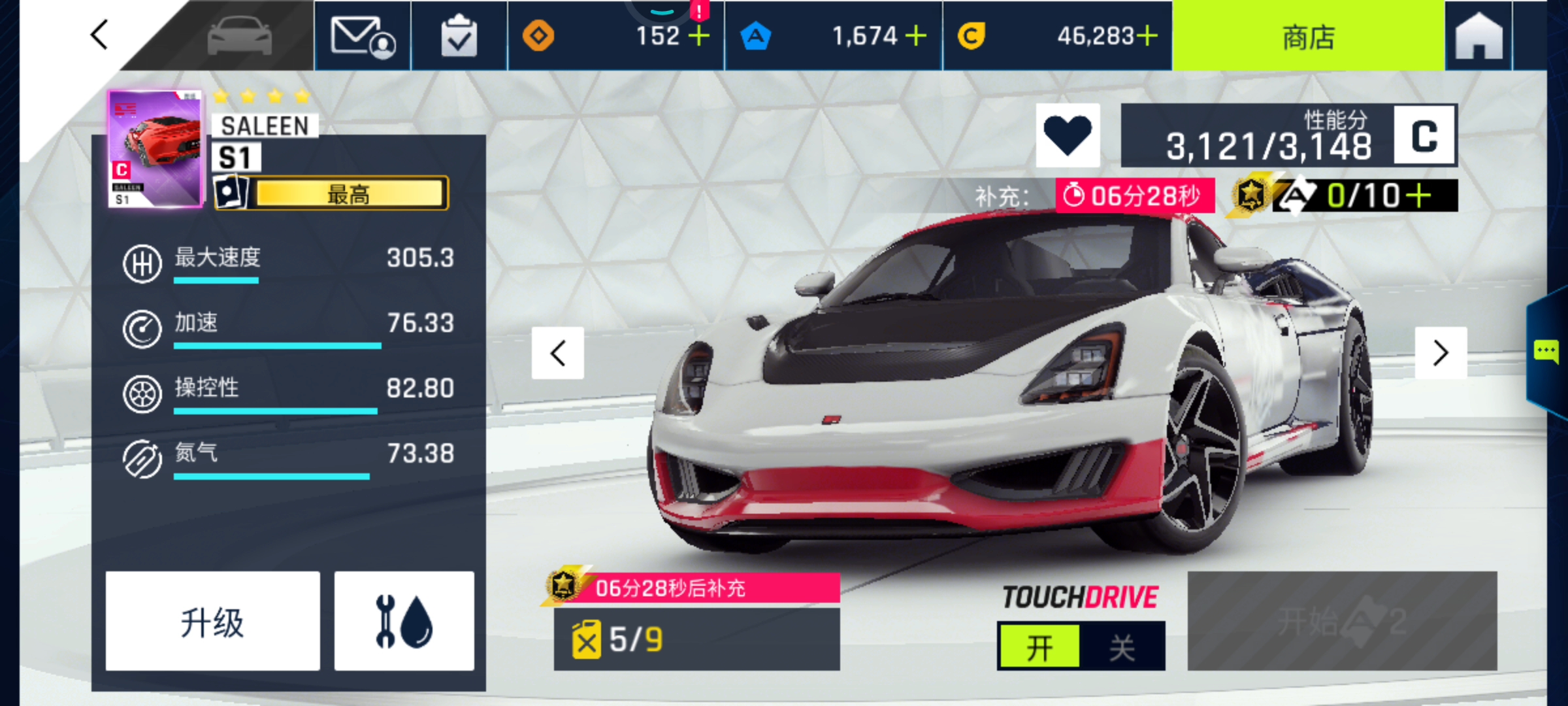Favorite this car with the heart

[x=1068, y=135]
